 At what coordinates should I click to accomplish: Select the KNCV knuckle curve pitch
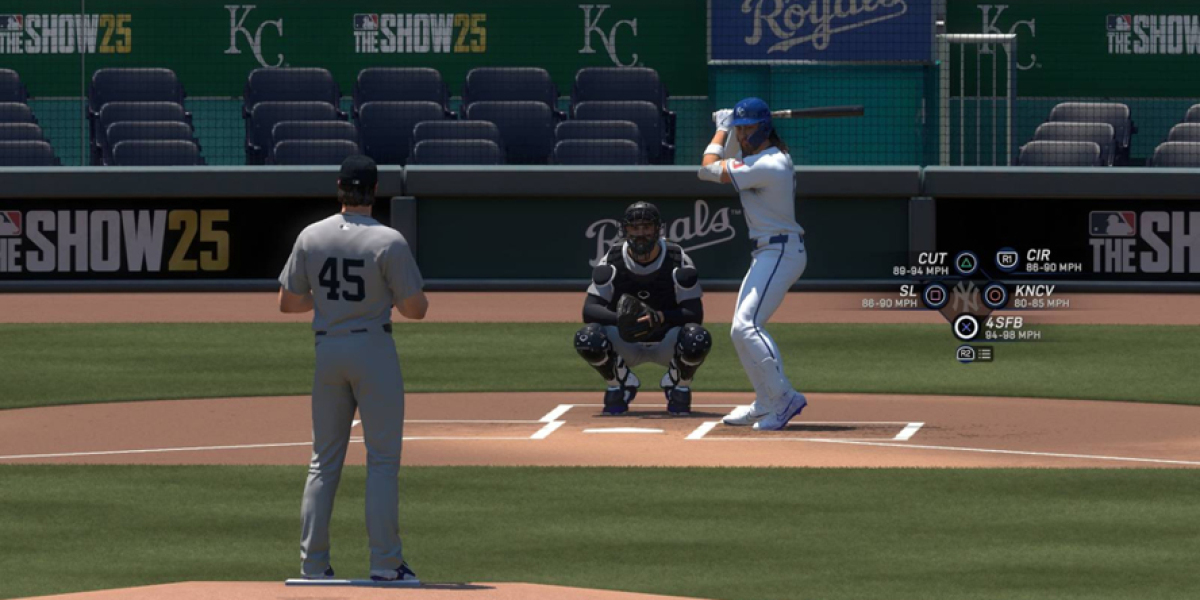(x=995, y=295)
